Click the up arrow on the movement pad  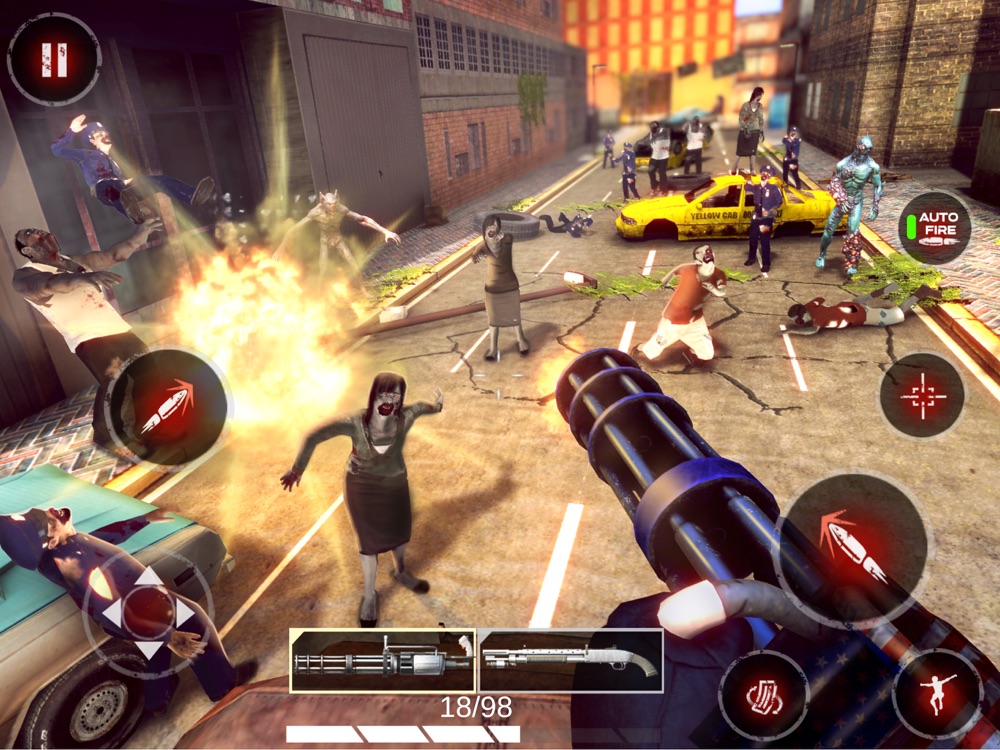click(x=149, y=577)
